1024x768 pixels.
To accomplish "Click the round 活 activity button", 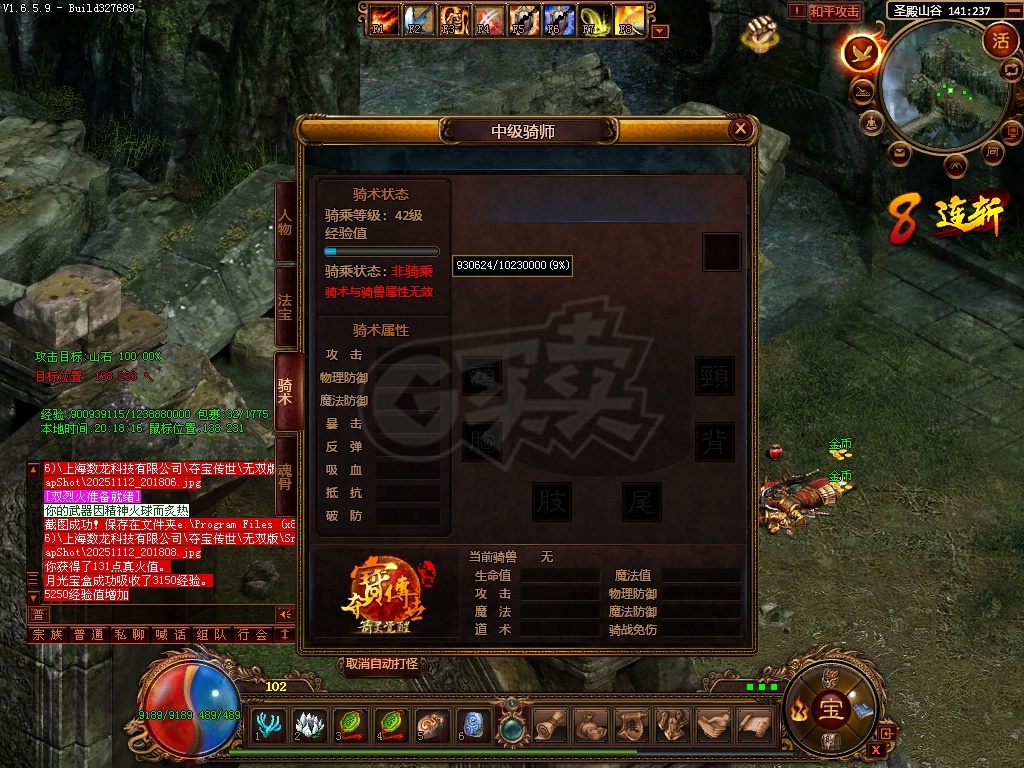I will 999,40.
